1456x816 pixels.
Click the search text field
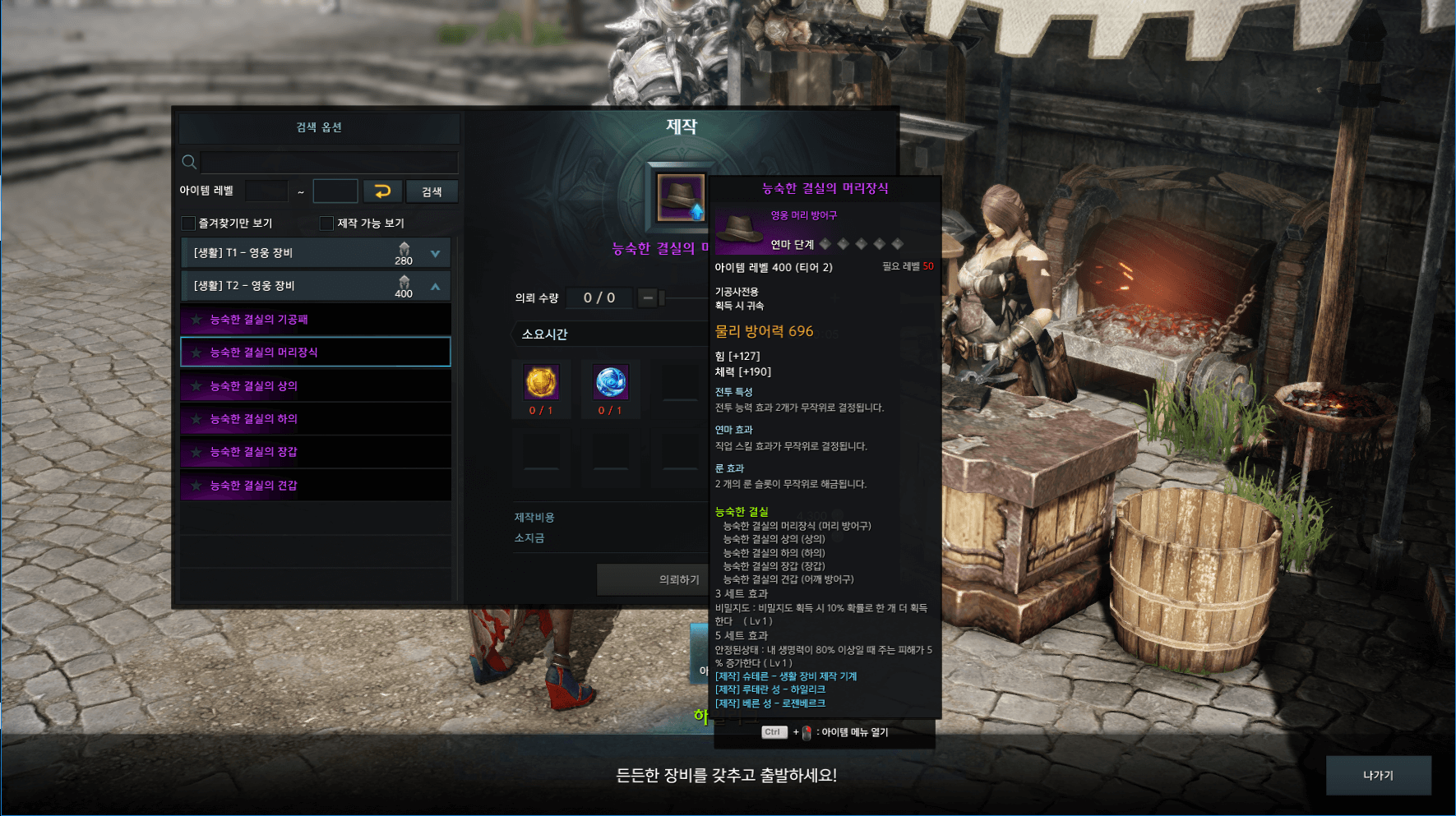coord(329,162)
